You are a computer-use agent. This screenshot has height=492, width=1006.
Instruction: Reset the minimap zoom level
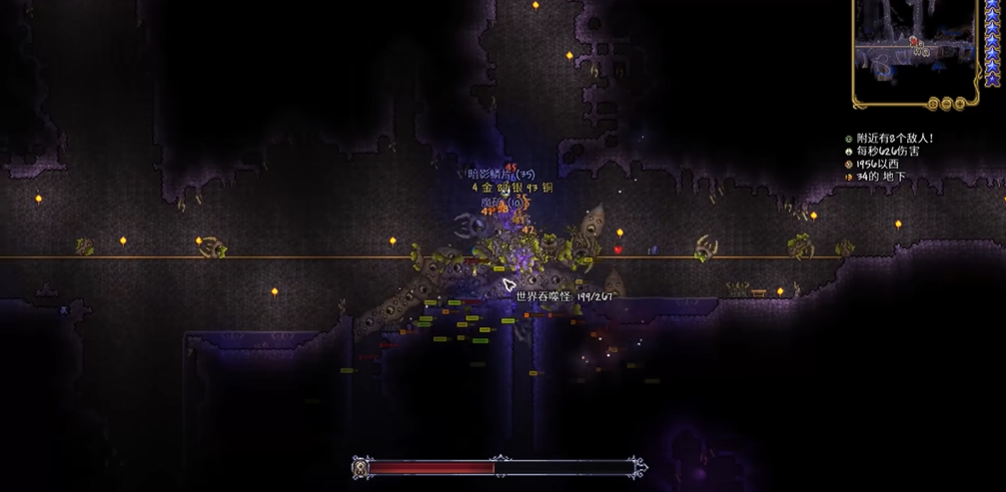(x=932, y=102)
